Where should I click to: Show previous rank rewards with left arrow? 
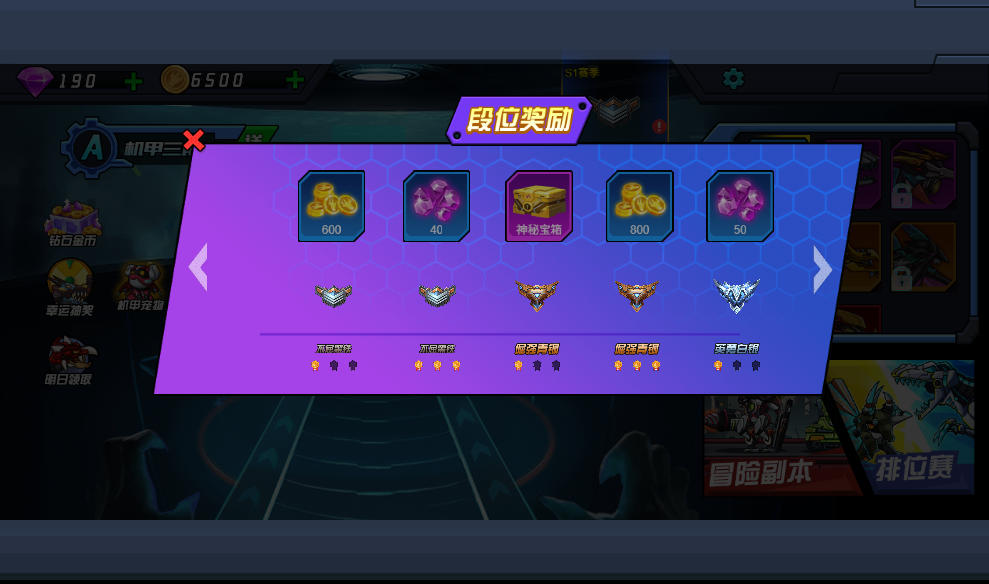198,267
